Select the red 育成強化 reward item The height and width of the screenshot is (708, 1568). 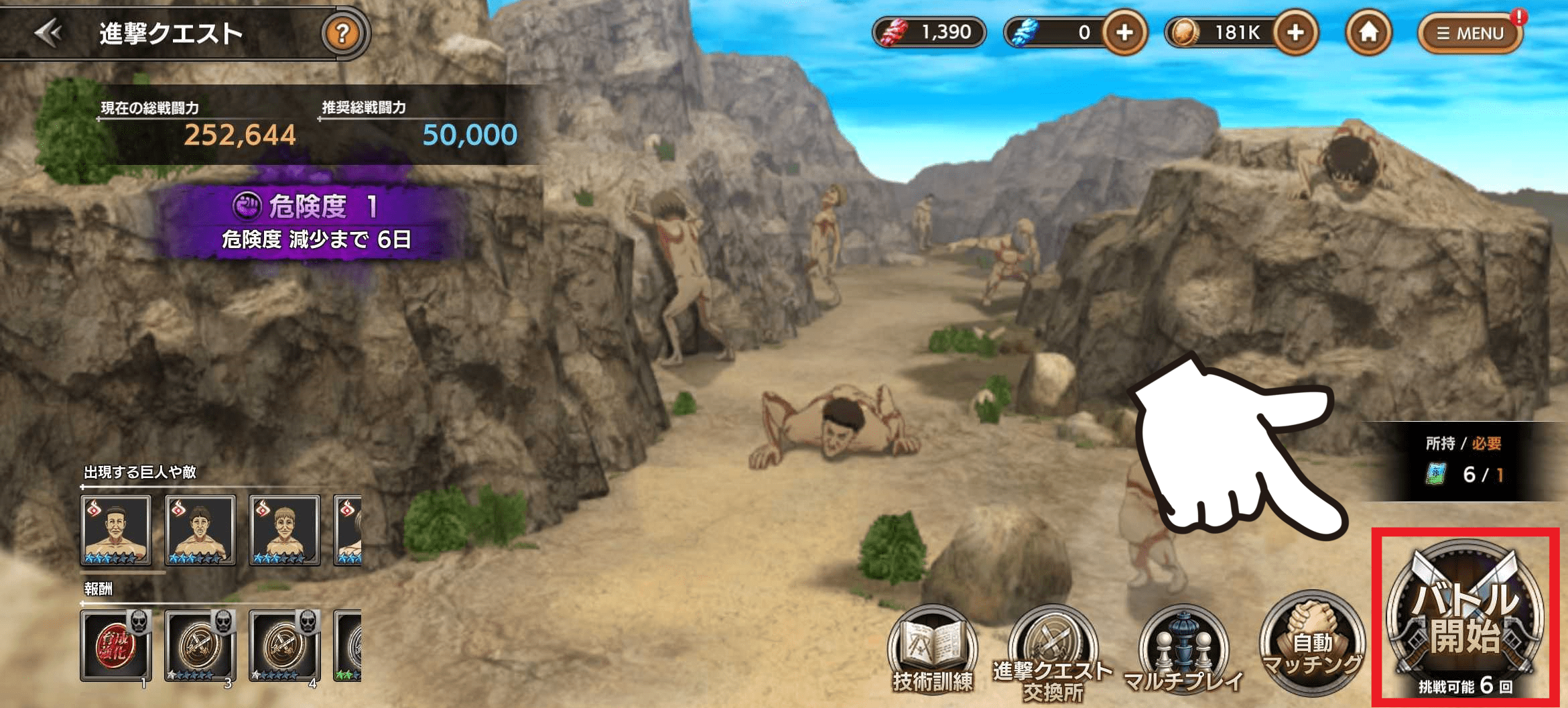point(116,646)
